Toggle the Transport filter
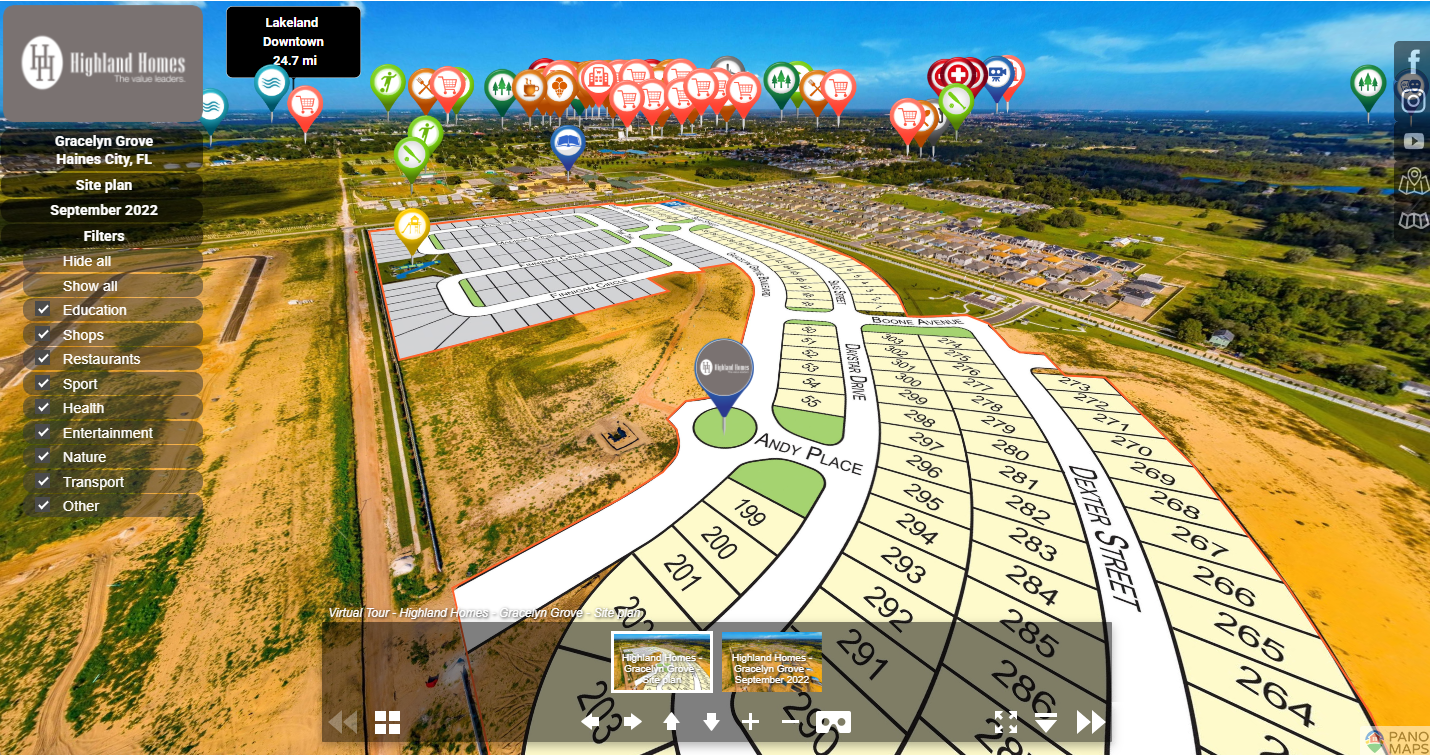 pos(43,482)
